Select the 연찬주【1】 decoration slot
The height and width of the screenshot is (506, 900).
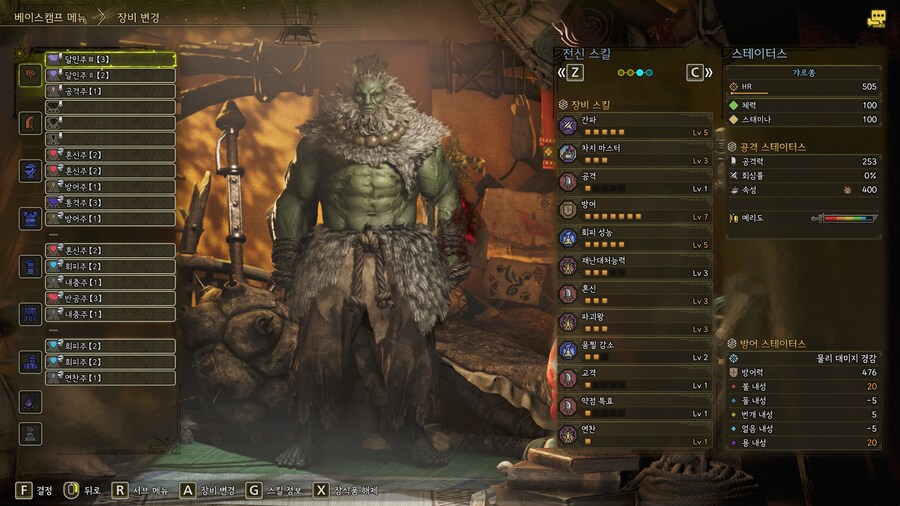110,377
